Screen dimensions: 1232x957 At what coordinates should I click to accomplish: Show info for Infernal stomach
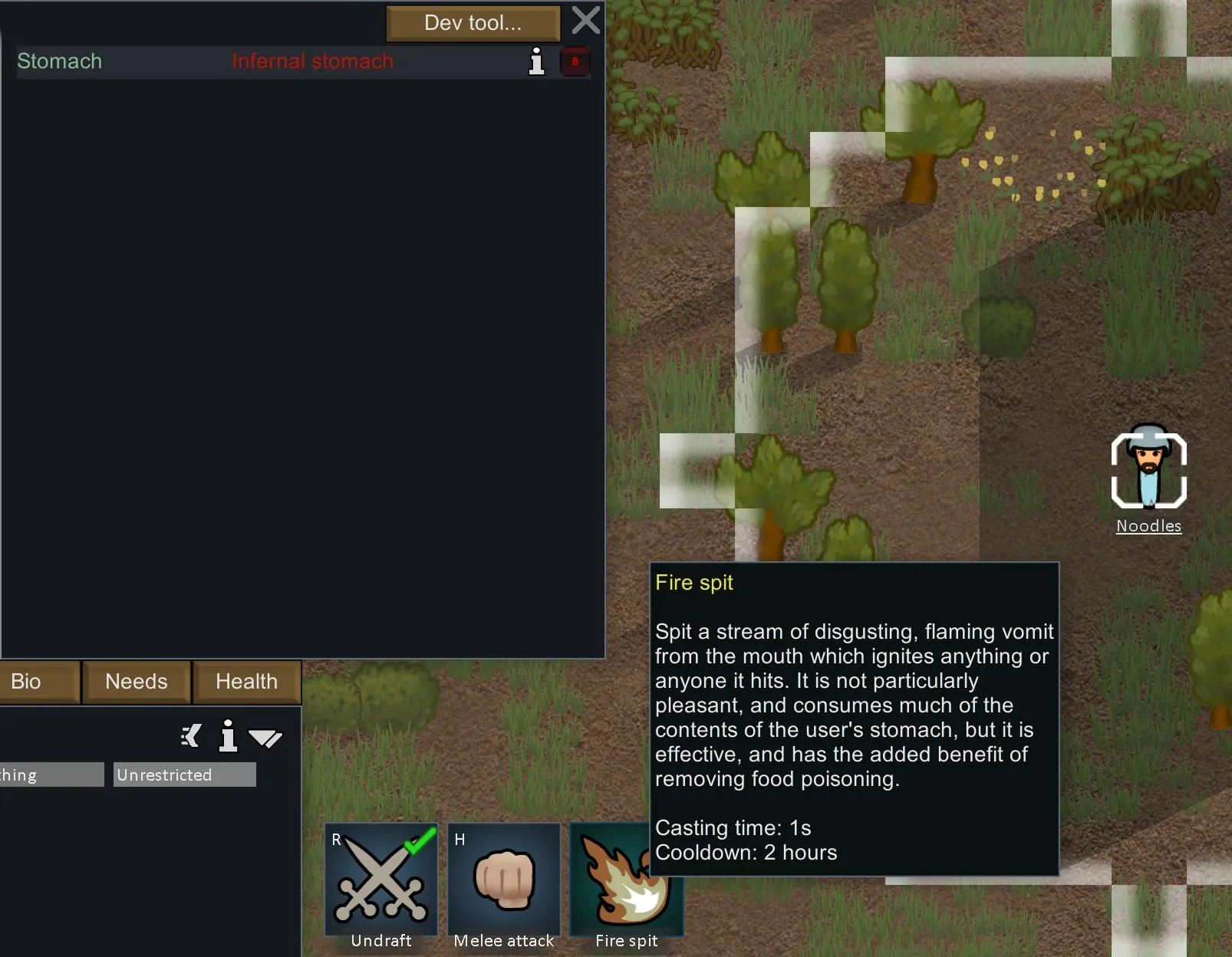point(537,61)
